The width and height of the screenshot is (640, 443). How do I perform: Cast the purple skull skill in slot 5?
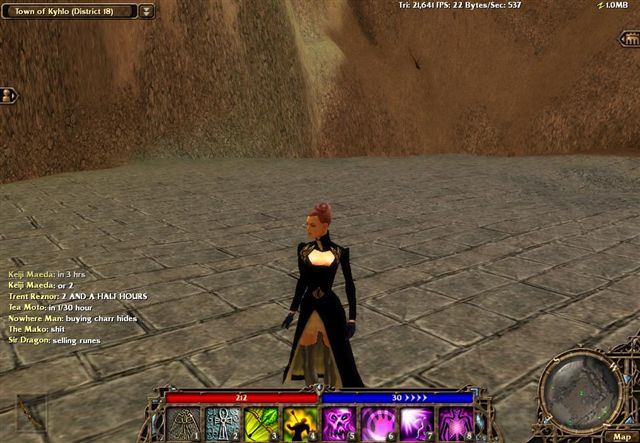click(340, 424)
